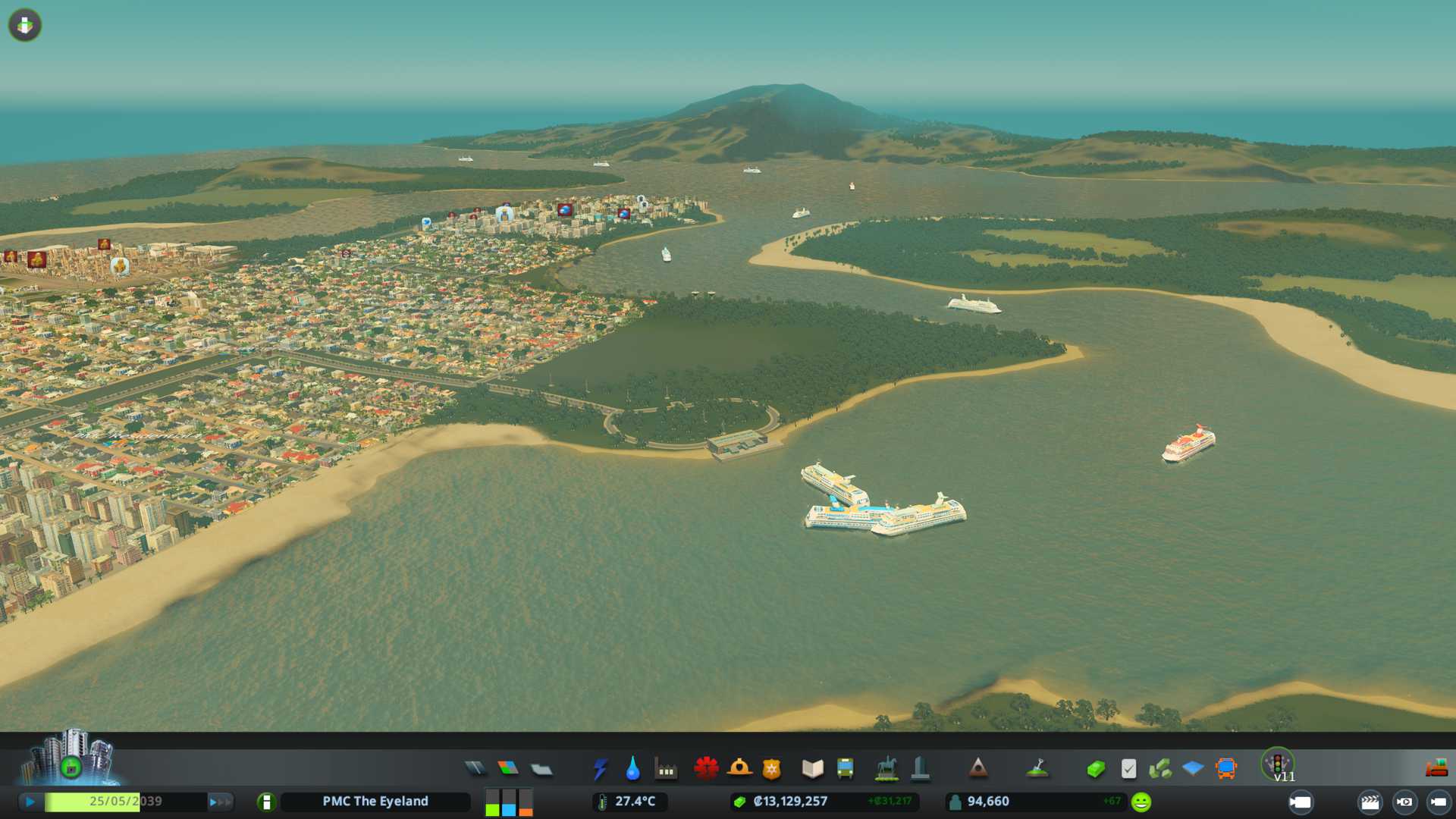The height and width of the screenshot is (819, 1456).
Task: Toggle the play/pause simulation button
Action: pos(30,802)
